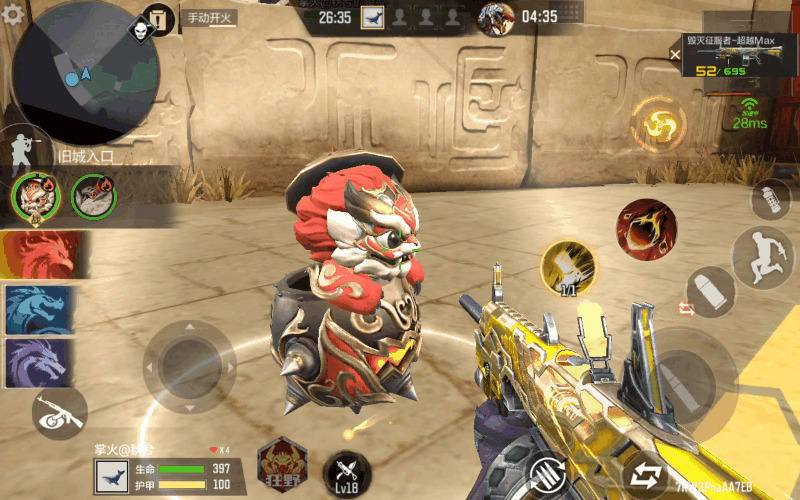This screenshot has height=500, width=800.
Task: Choose the blue dragon card
Action: coord(38,309)
